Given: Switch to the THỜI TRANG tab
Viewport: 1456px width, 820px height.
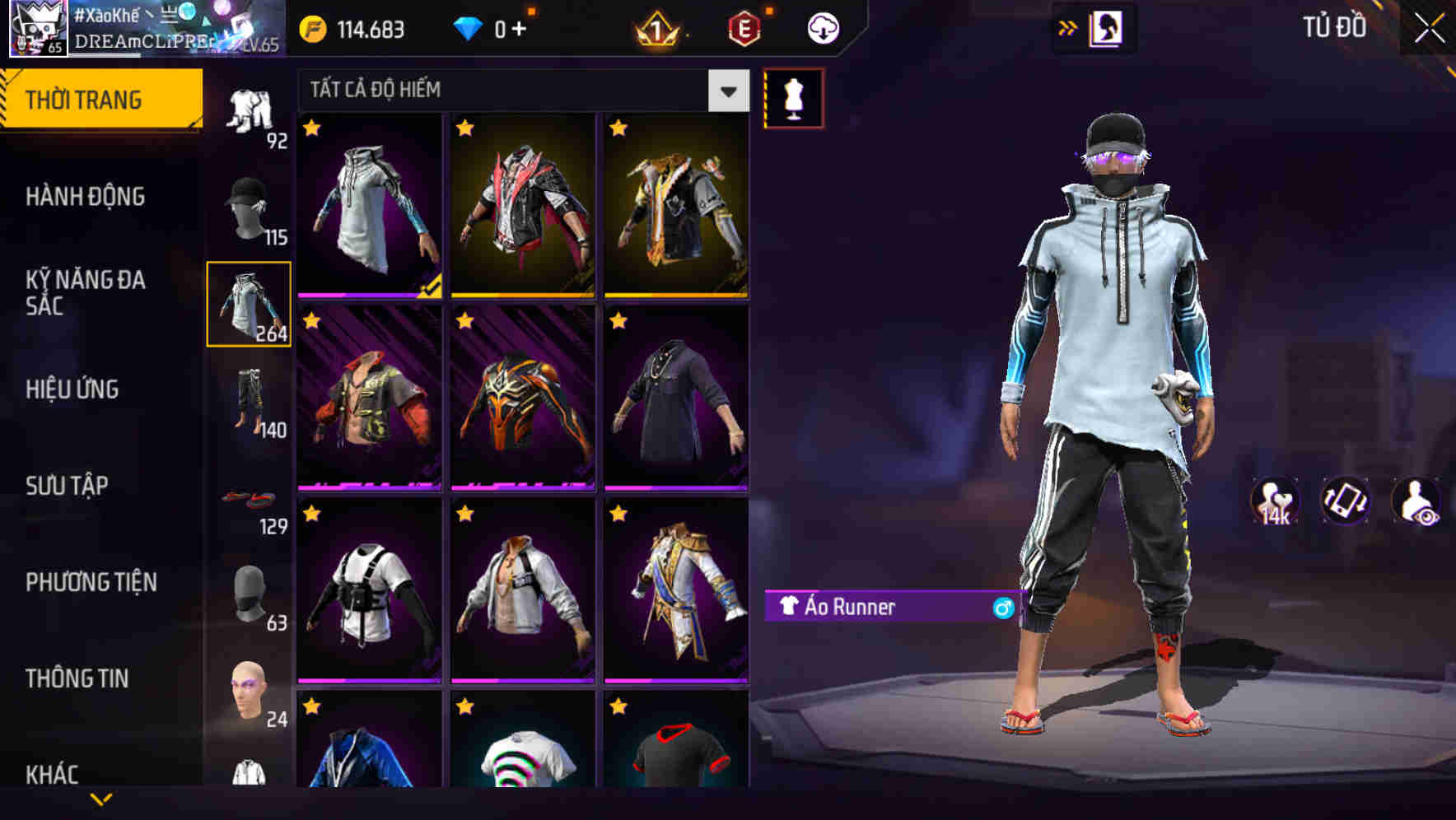Looking at the screenshot, I should pyautogui.click(x=86, y=98).
